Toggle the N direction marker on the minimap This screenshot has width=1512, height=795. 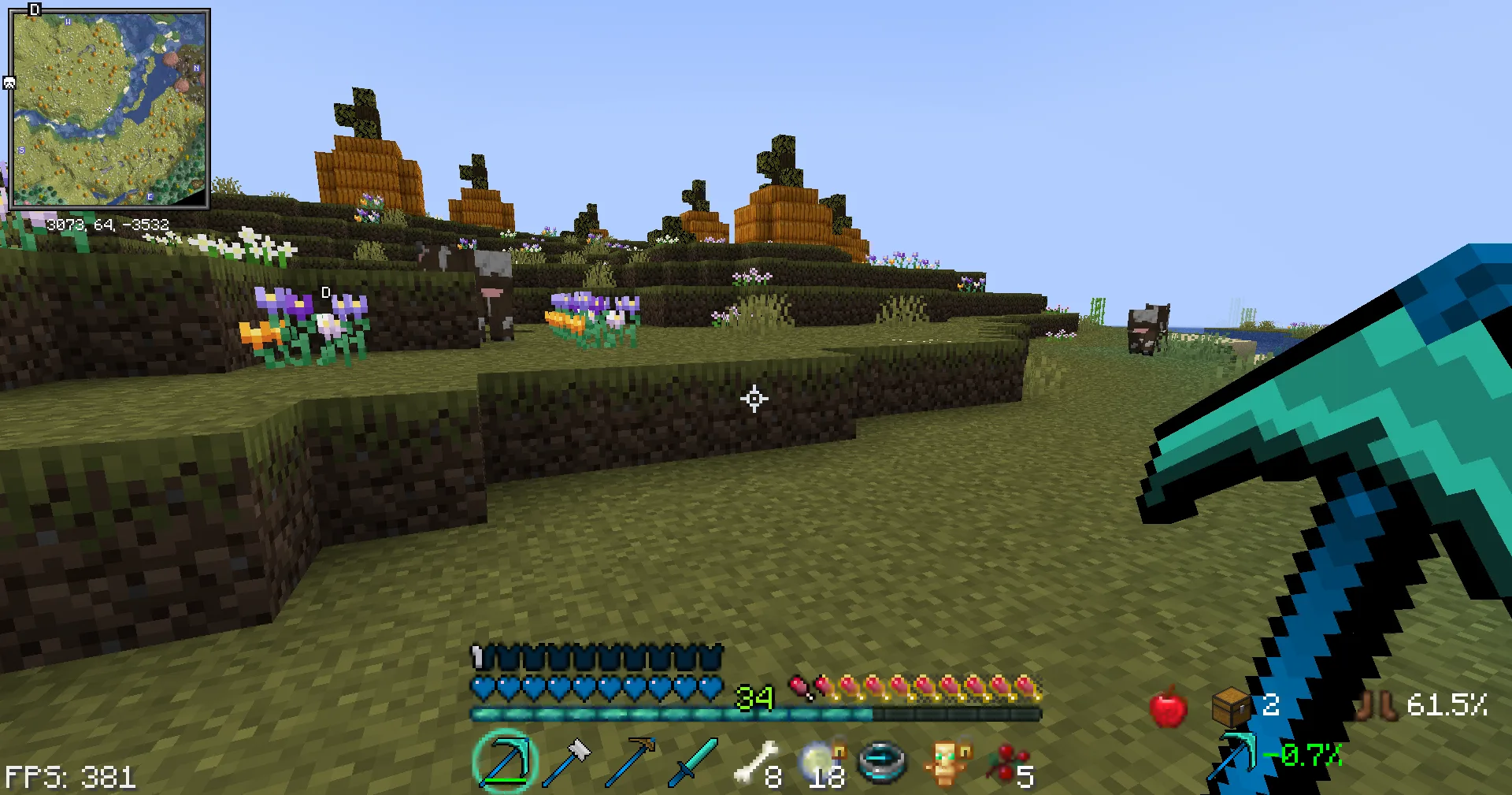[196, 69]
